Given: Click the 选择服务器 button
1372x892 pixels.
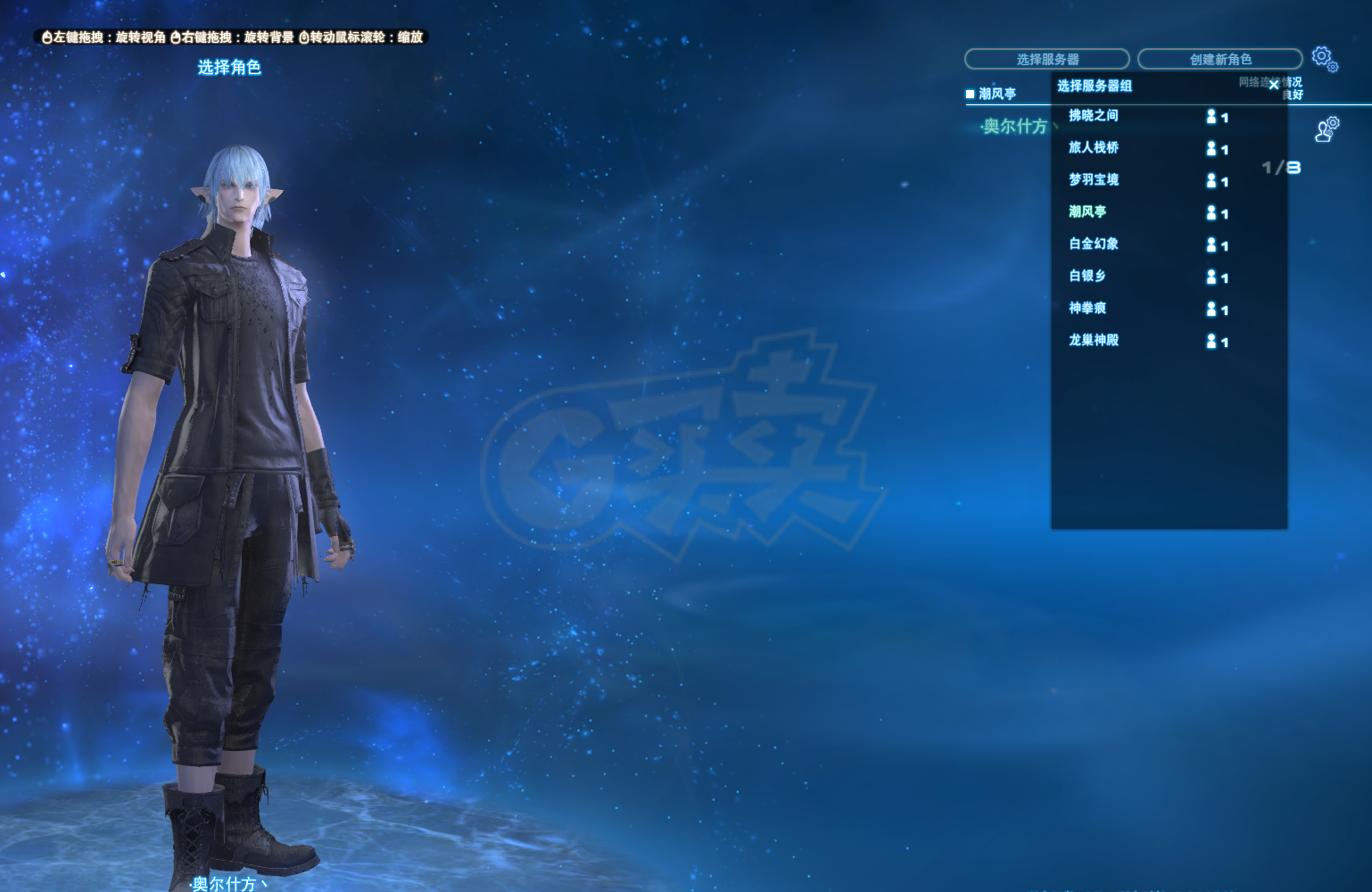Looking at the screenshot, I should [1046, 59].
